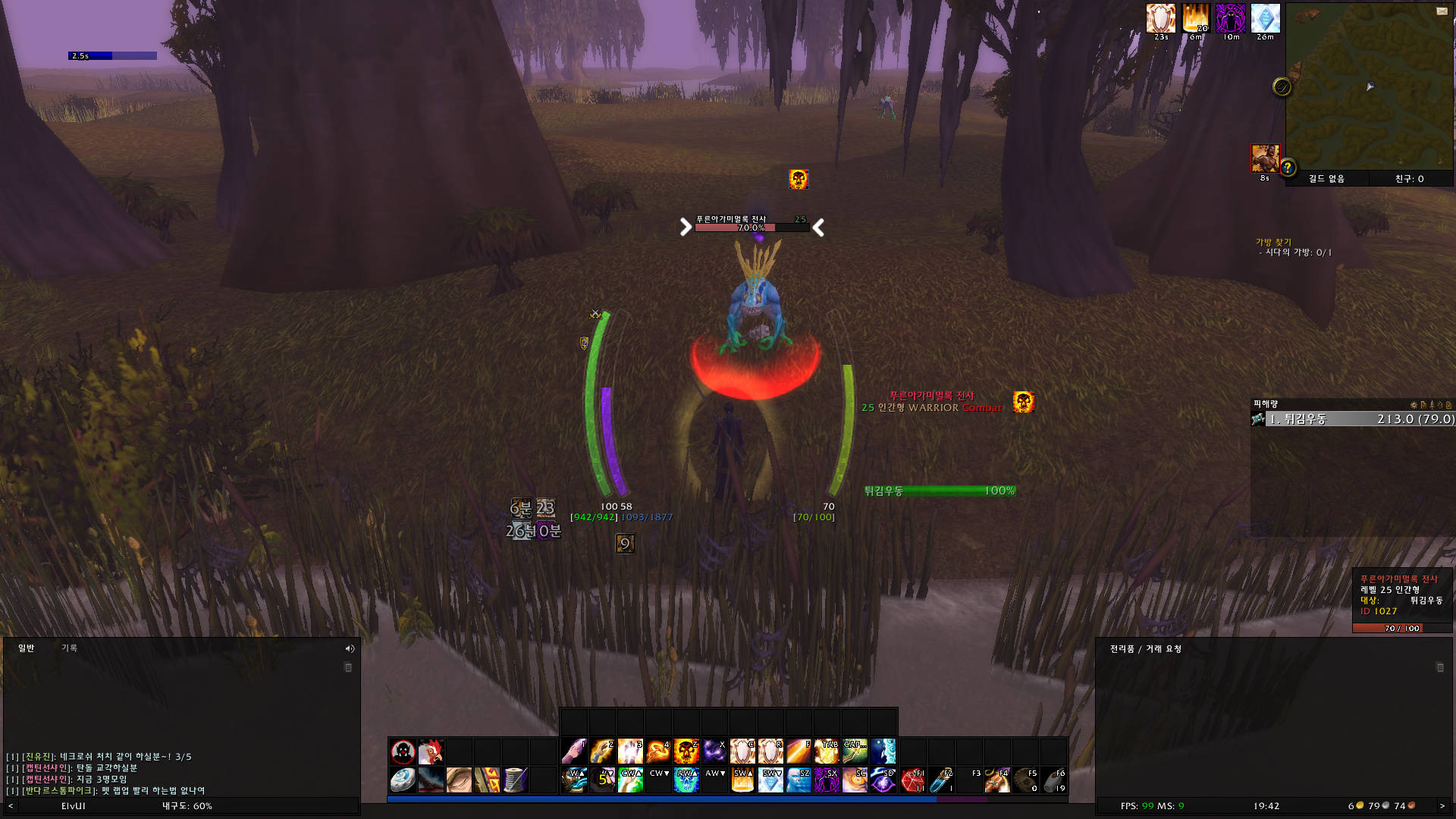Open the mail envelope on the minimap
The width and height of the screenshot is (1456, 819).
[1442, 11]
